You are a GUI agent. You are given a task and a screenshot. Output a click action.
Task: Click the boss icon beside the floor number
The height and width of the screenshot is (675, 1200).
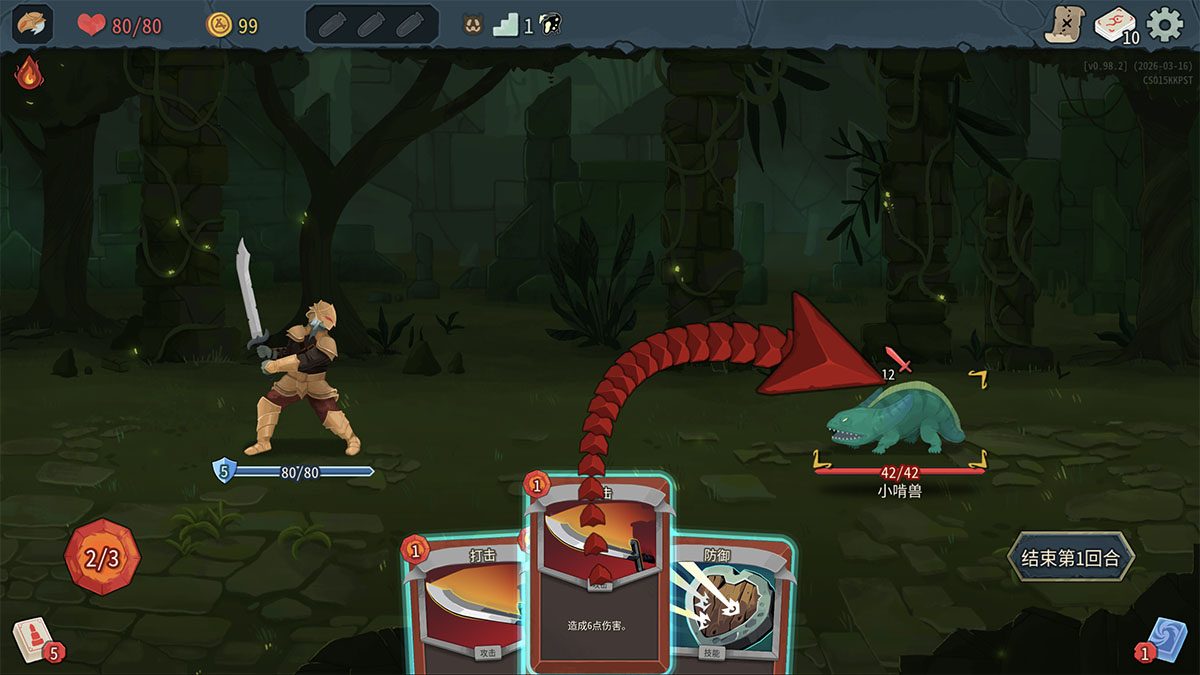[549, 25]
